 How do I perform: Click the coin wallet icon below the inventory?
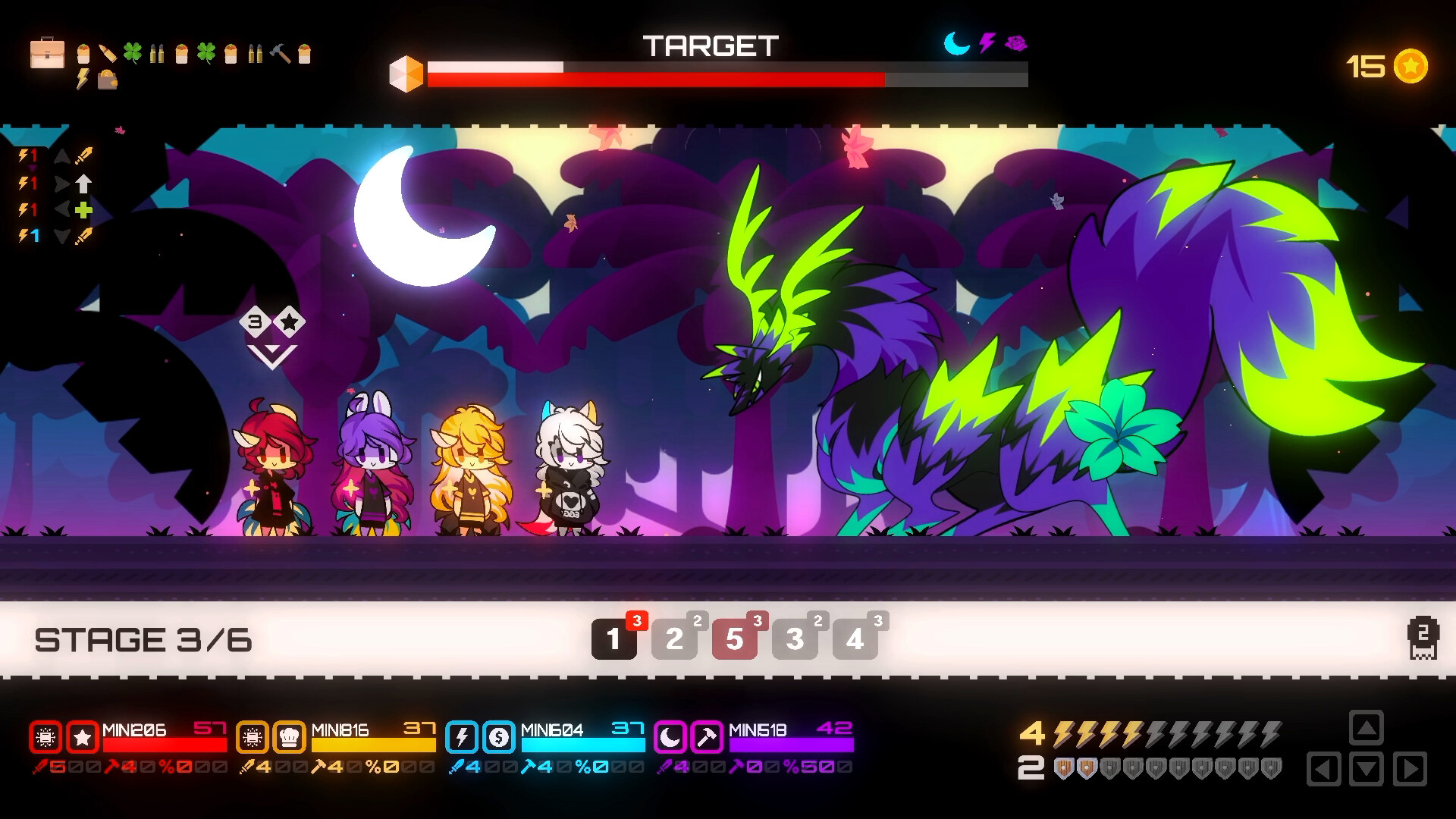click(108, 81)
